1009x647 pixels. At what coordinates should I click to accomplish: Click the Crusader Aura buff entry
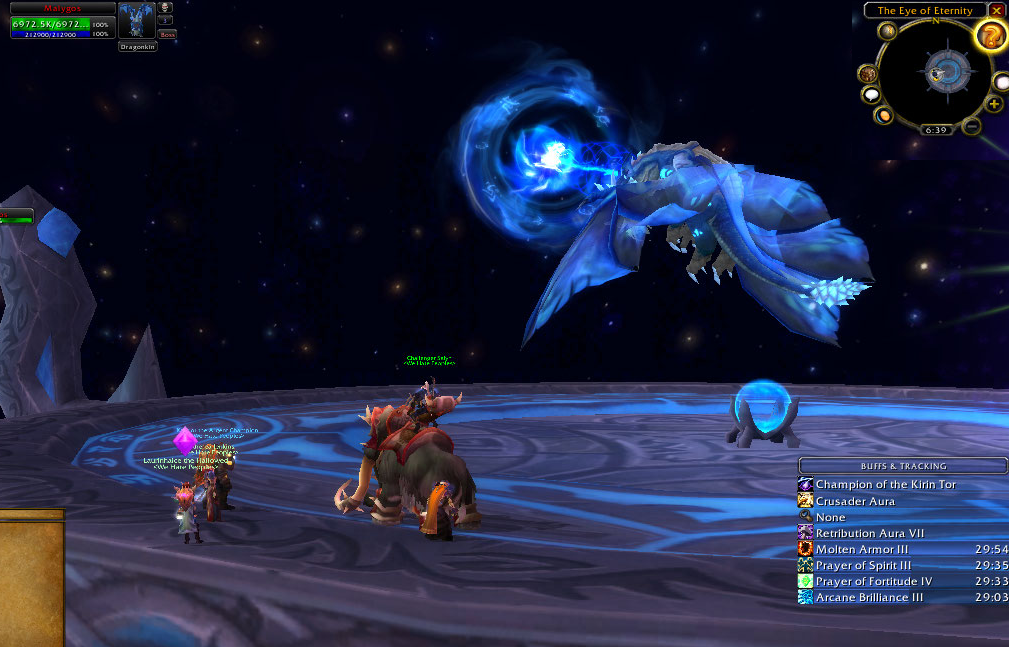coord(855,501)
